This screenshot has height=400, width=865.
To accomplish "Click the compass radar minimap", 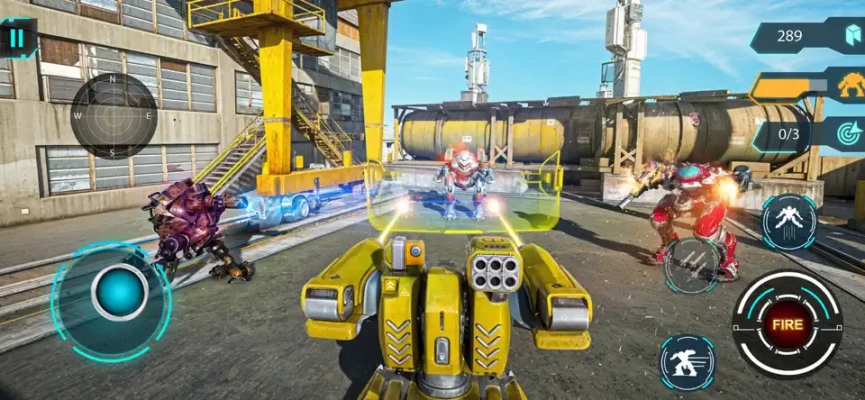I will [113, 116].
